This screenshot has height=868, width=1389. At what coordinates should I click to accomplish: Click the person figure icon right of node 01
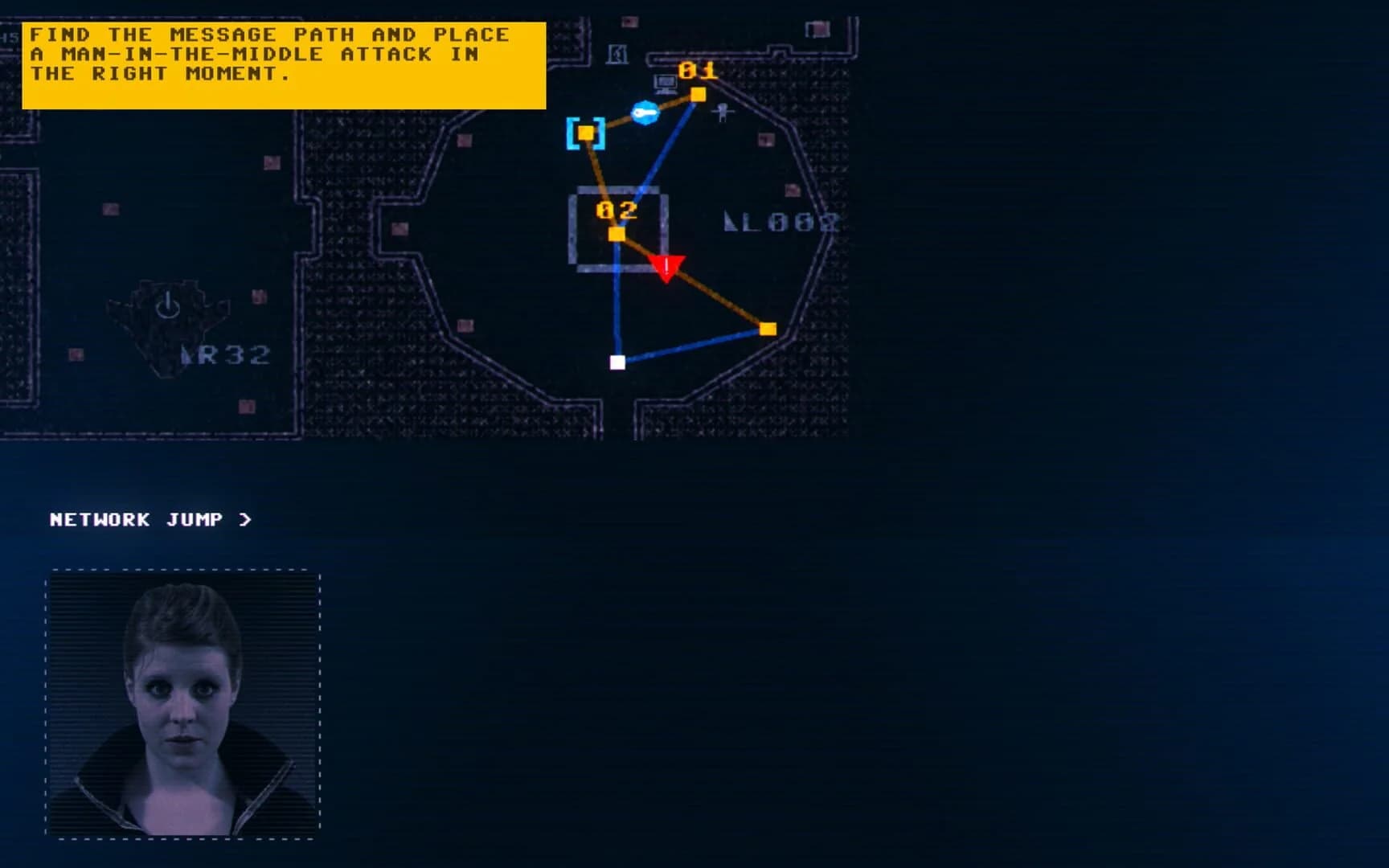tap(722, 114)
